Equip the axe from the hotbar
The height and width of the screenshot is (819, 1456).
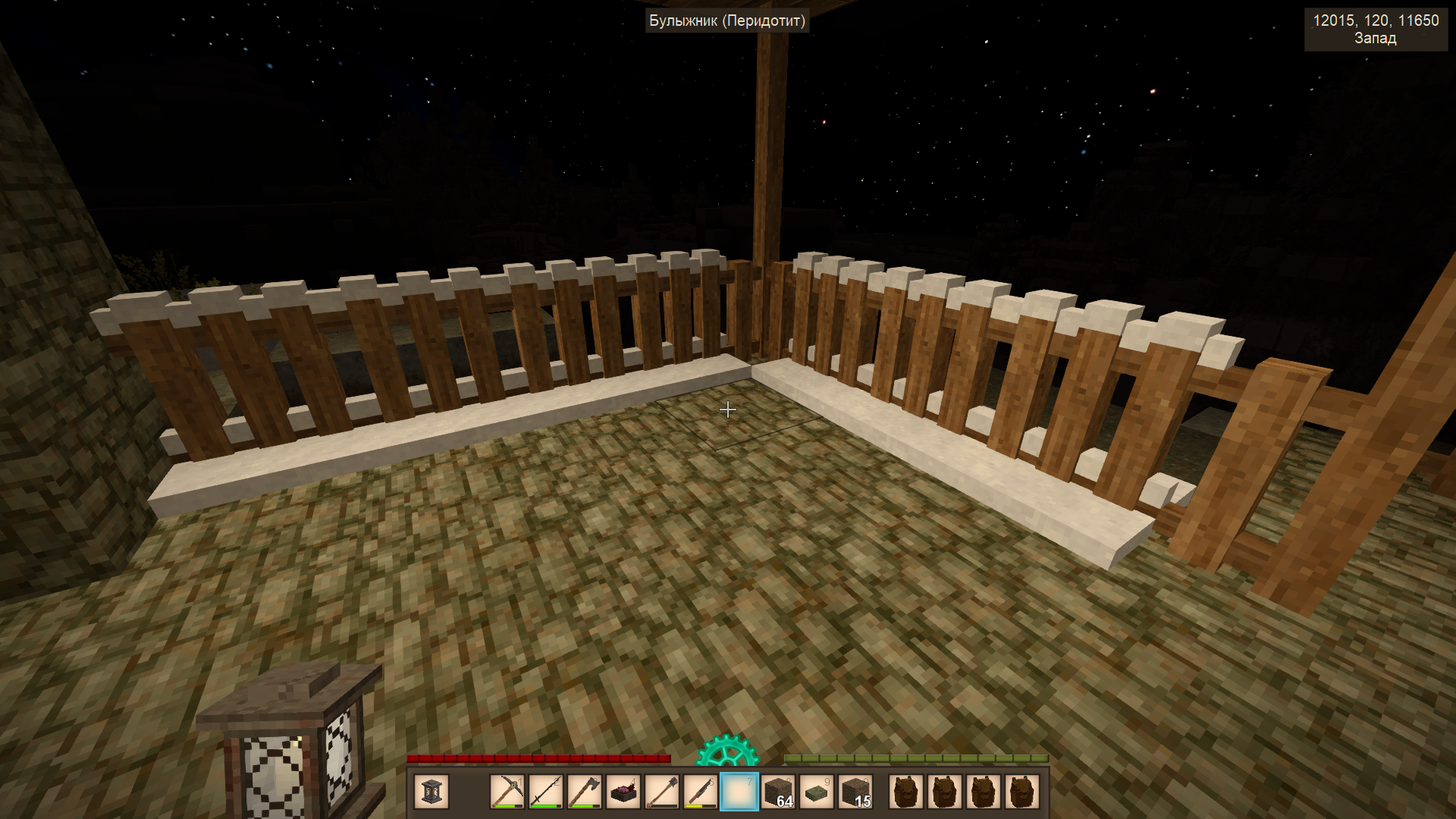(585, 792)
